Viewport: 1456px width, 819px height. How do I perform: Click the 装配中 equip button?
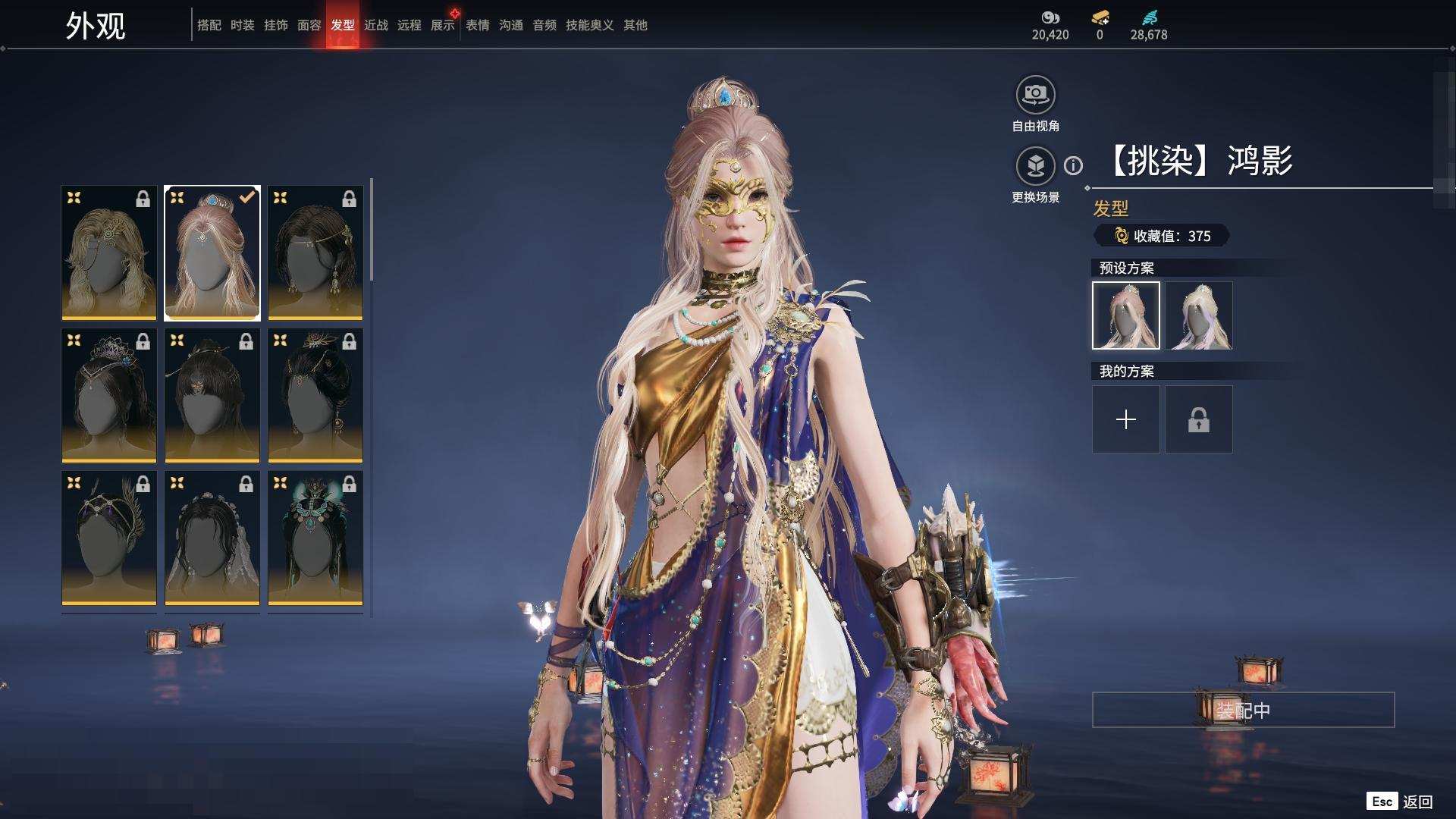tap(1243, 710)
